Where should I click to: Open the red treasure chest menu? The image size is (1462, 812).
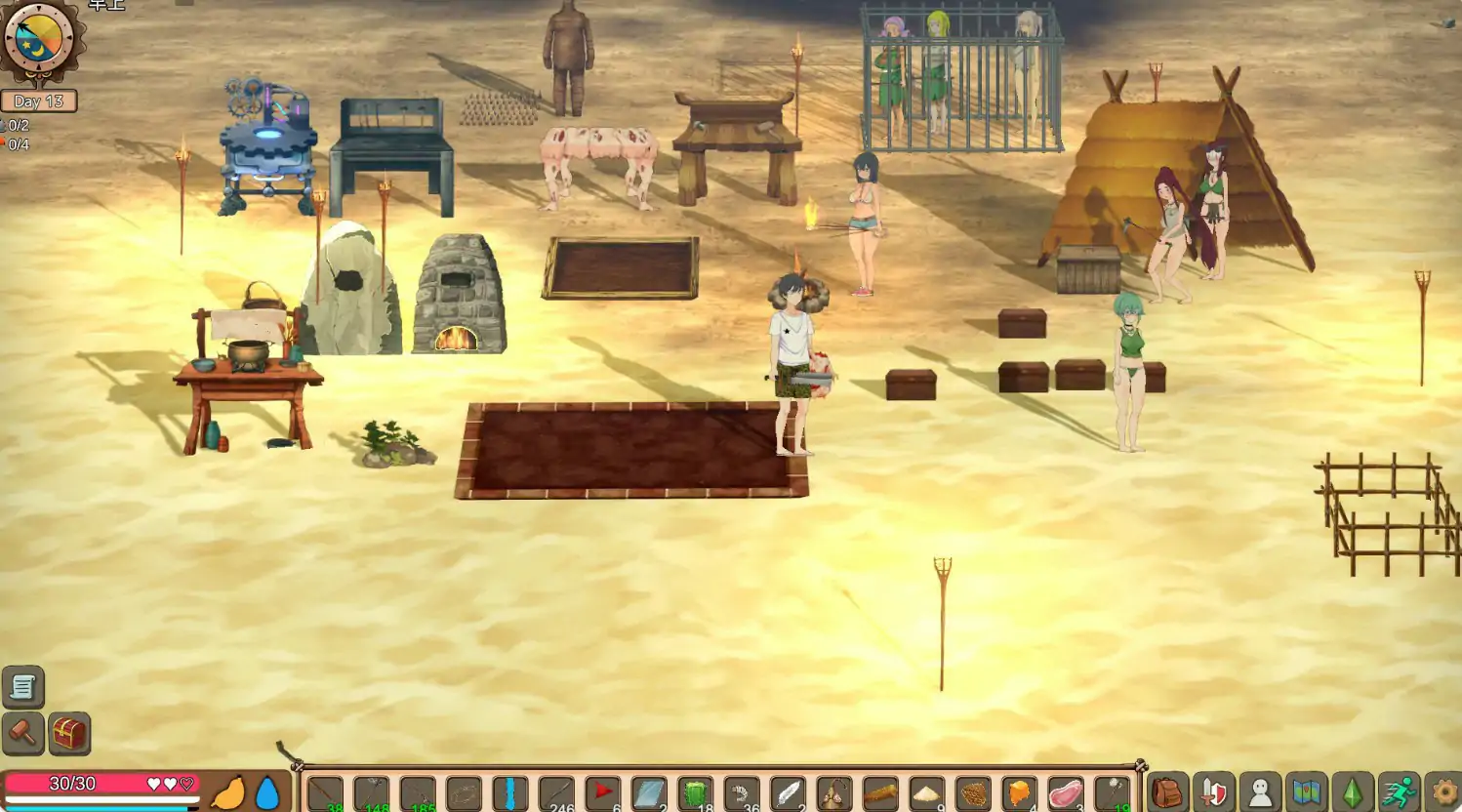click(x=69, y=733)
